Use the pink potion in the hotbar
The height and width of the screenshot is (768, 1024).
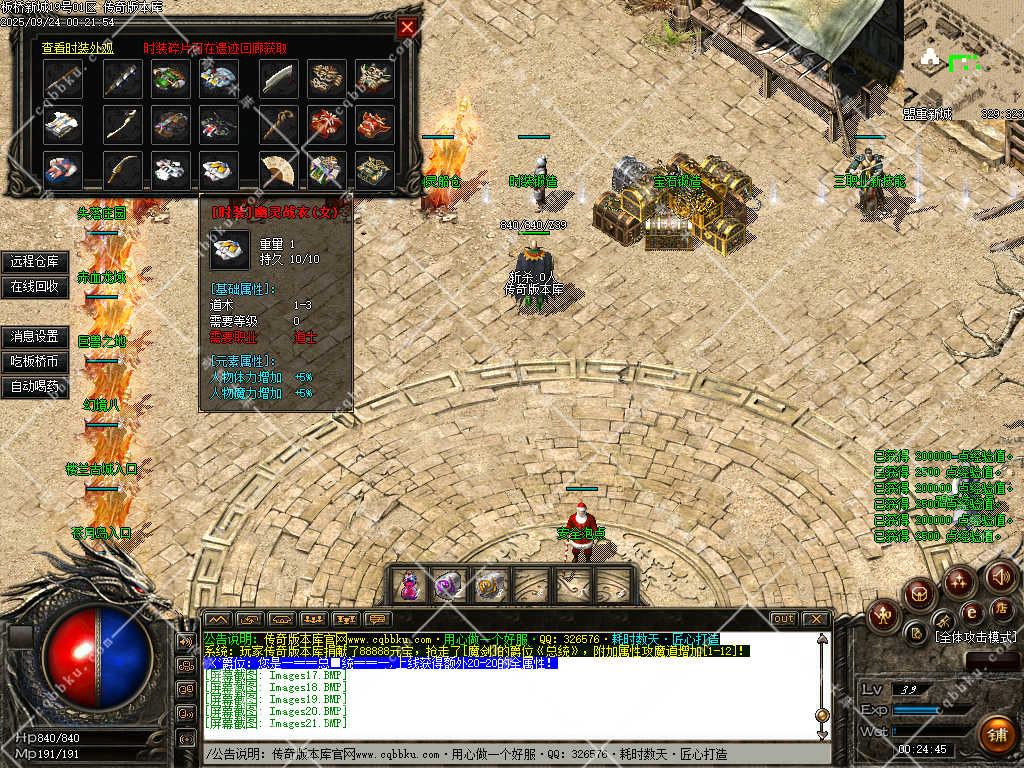(408, 585)
